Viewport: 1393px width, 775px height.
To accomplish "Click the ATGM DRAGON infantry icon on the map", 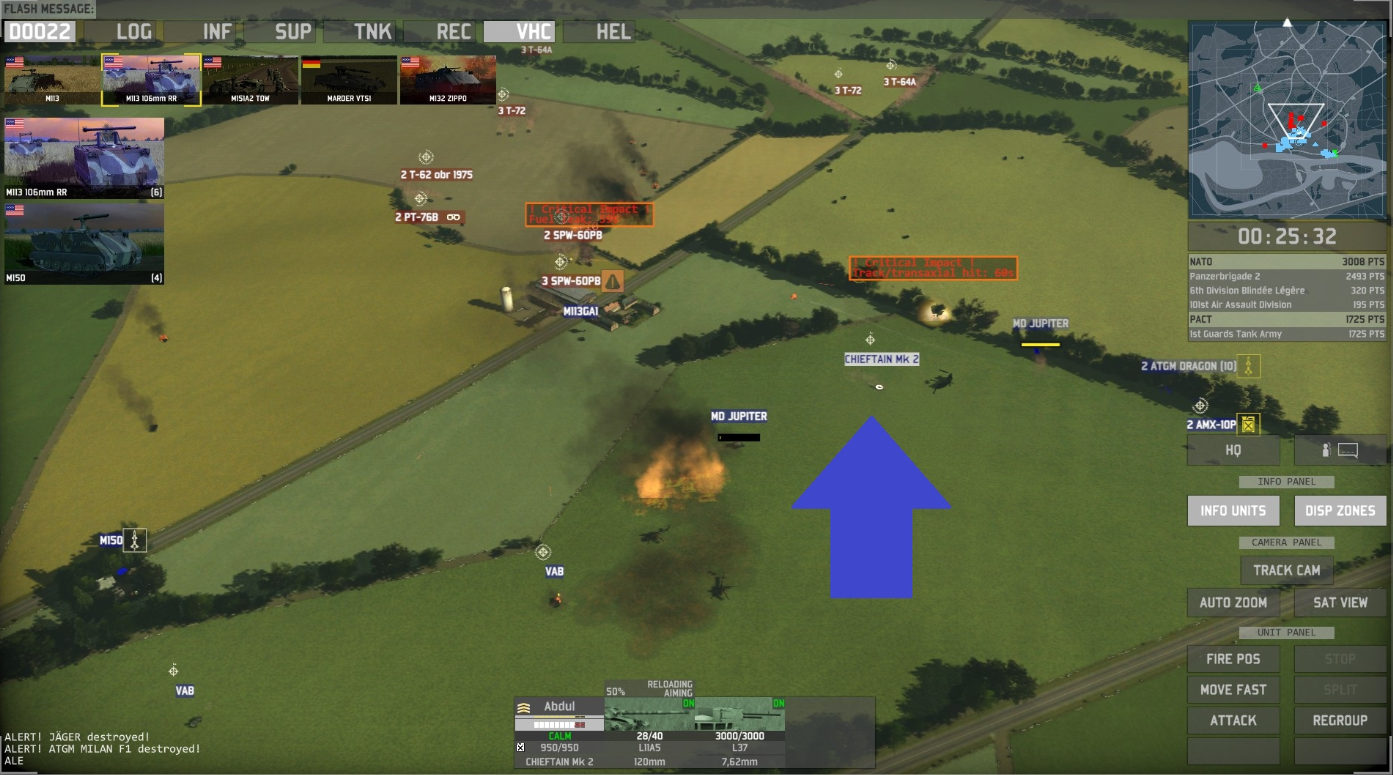I will 1248,366.
